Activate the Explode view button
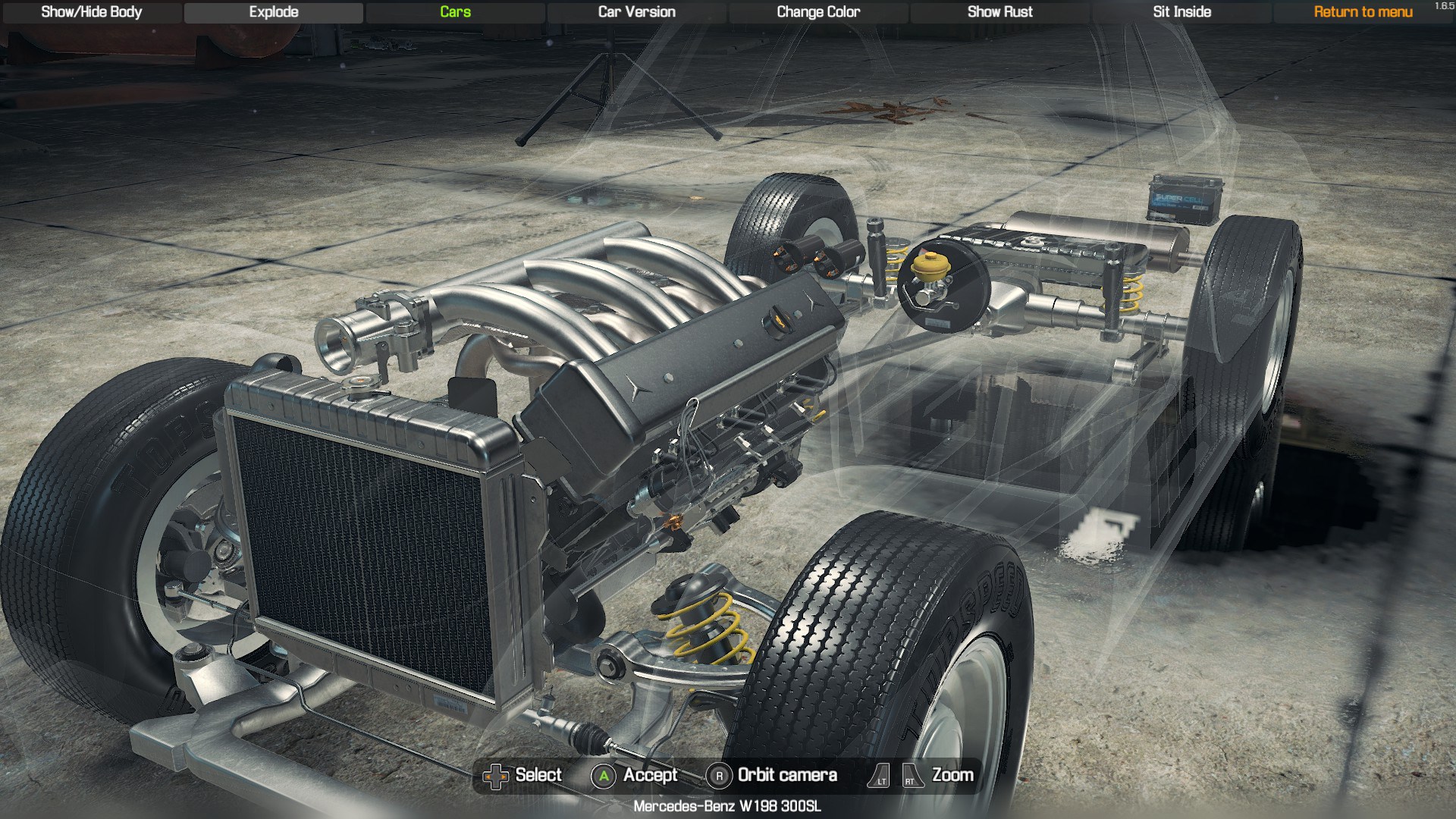This screenshot has width=1456, height=819. pyautogui.click(x=274, y=12)
